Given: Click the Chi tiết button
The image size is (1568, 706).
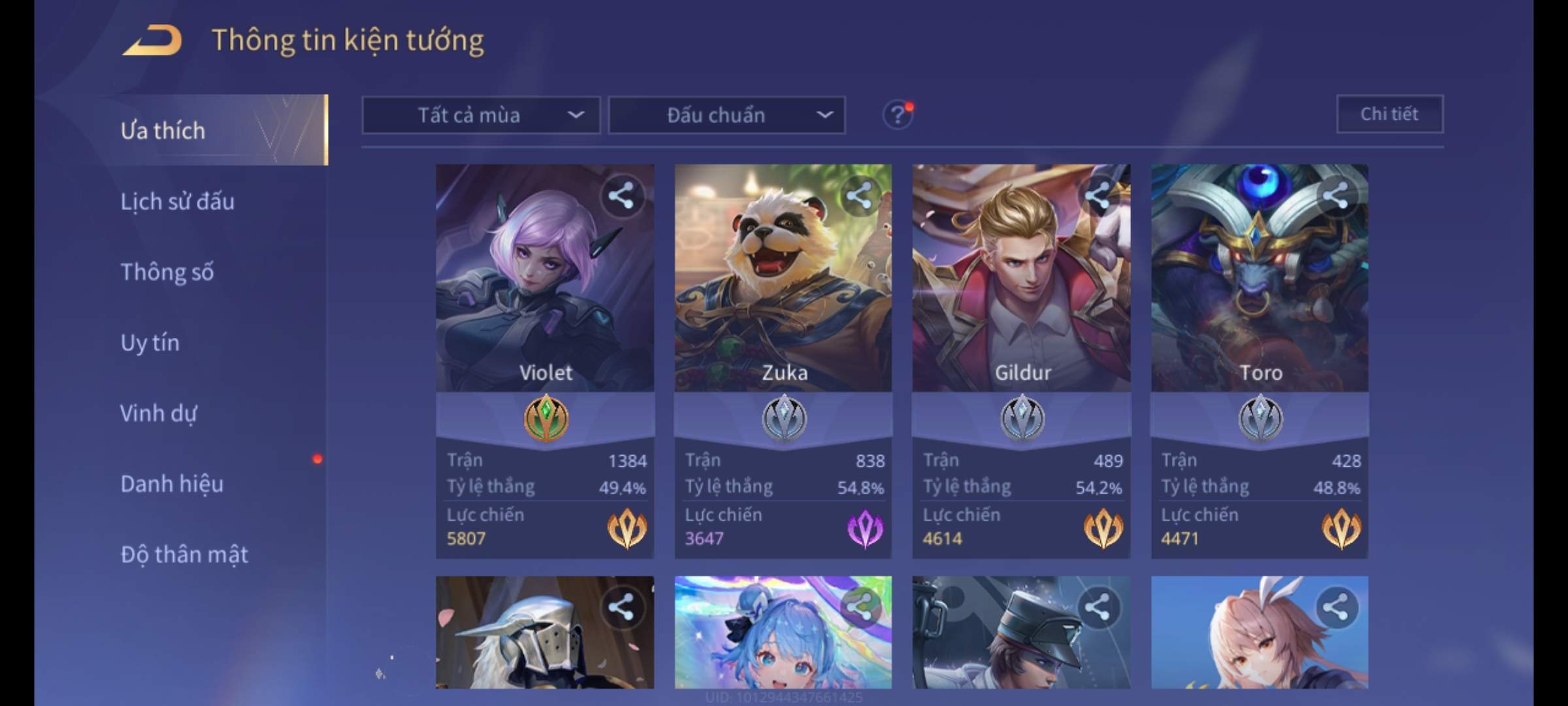Looking at the screenshot, I should [1389, 114].
